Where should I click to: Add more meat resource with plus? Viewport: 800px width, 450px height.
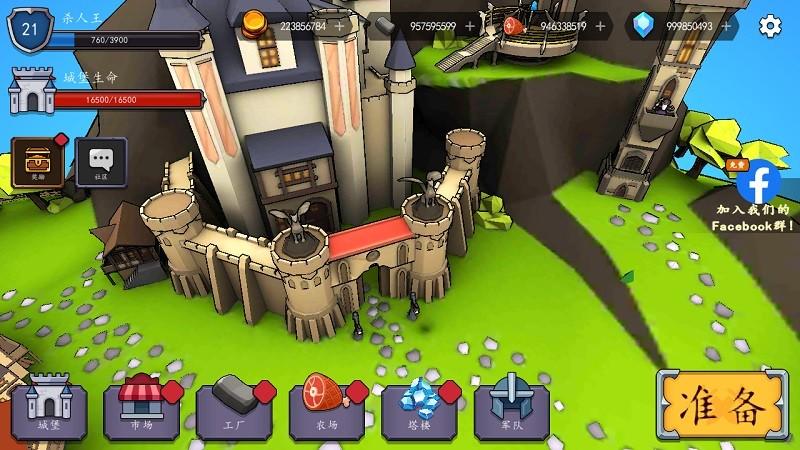[600, 26]
